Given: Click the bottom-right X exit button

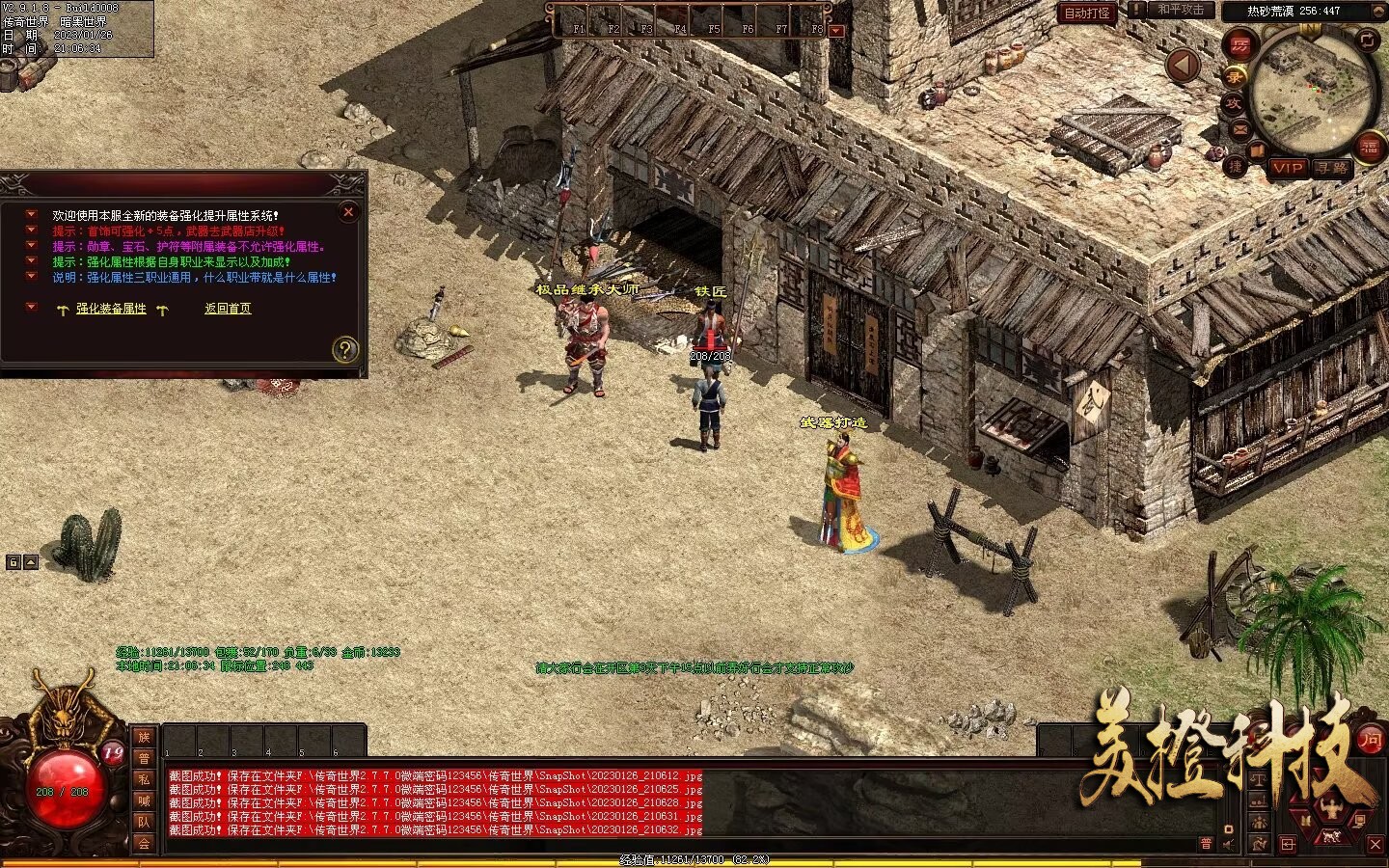Looking at the screenshot, I should click(x=1375, y=844).
